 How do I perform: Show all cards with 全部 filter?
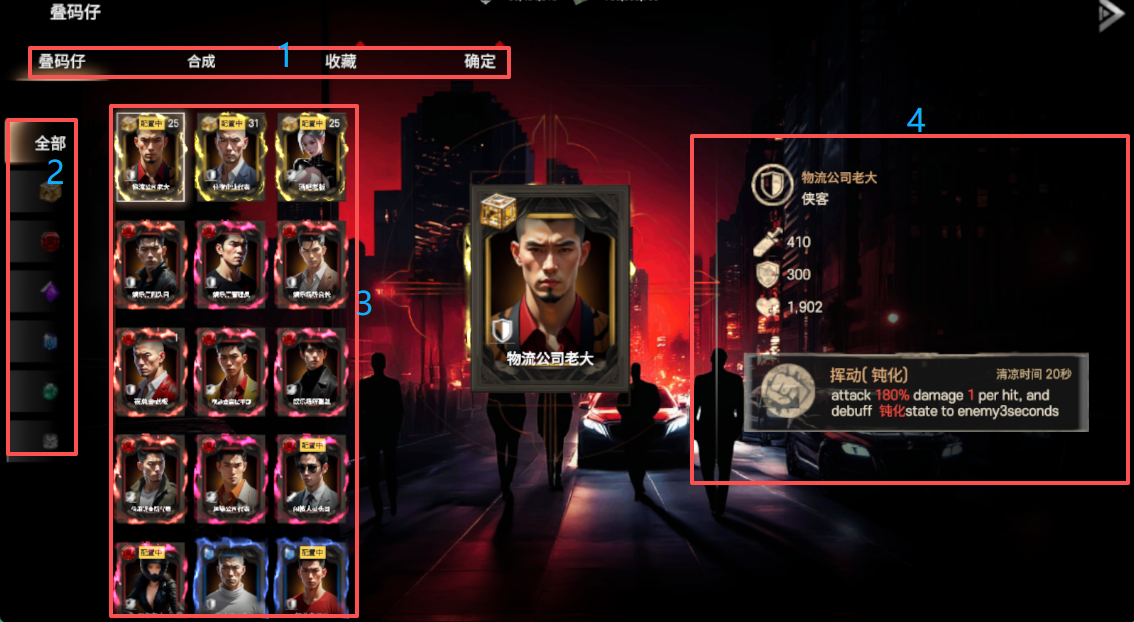[50, 143]
